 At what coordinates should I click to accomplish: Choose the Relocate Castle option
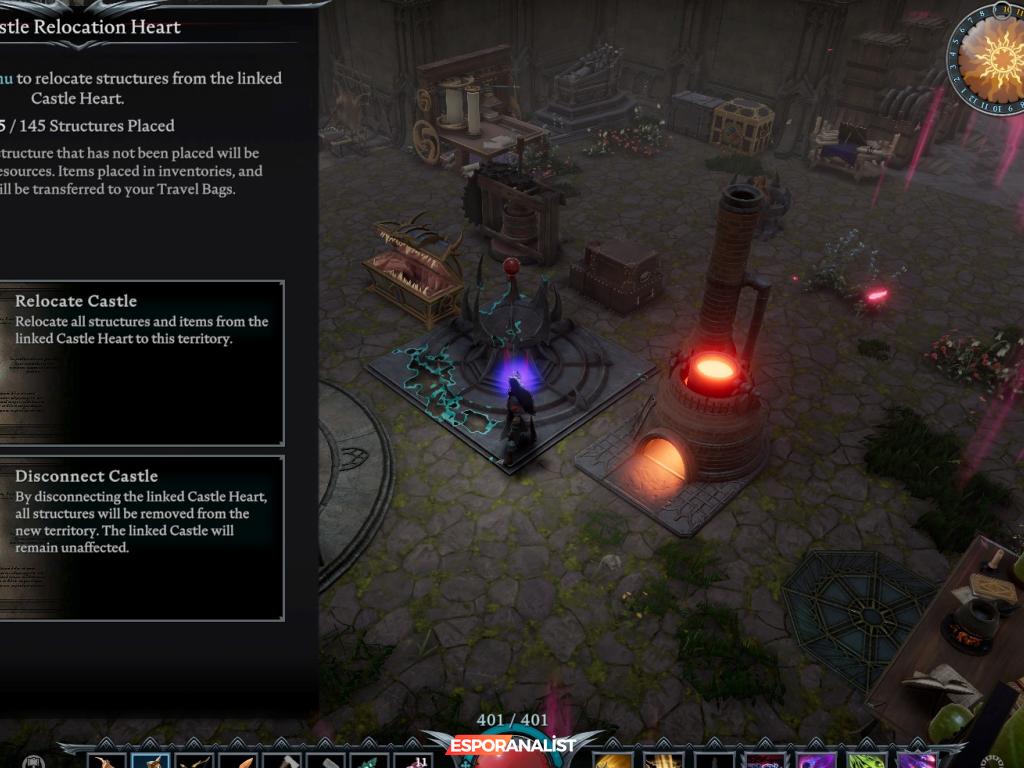(x=140, y=362)
